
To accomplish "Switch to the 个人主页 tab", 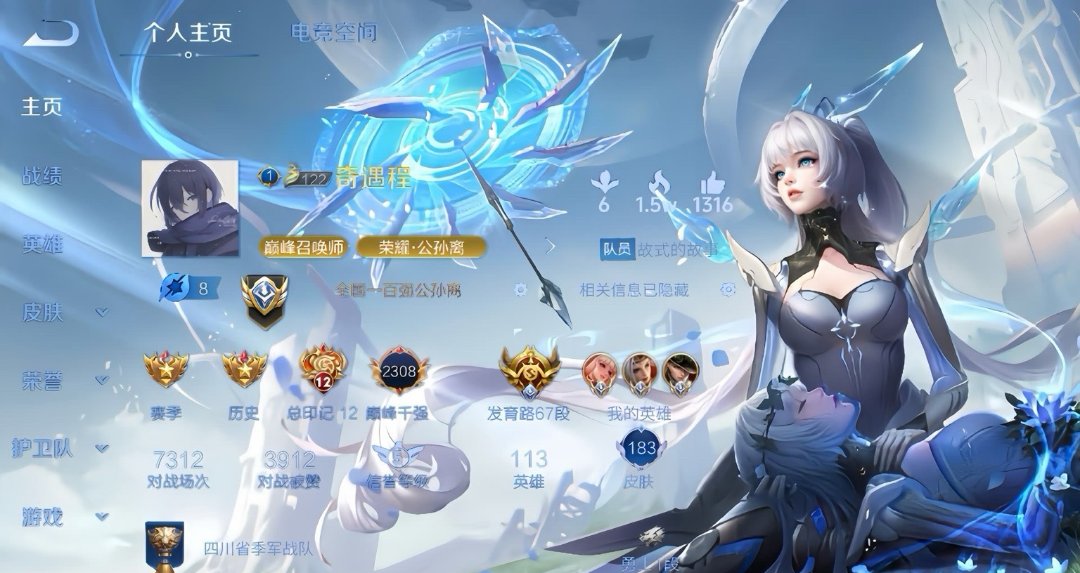I will 188,33.
